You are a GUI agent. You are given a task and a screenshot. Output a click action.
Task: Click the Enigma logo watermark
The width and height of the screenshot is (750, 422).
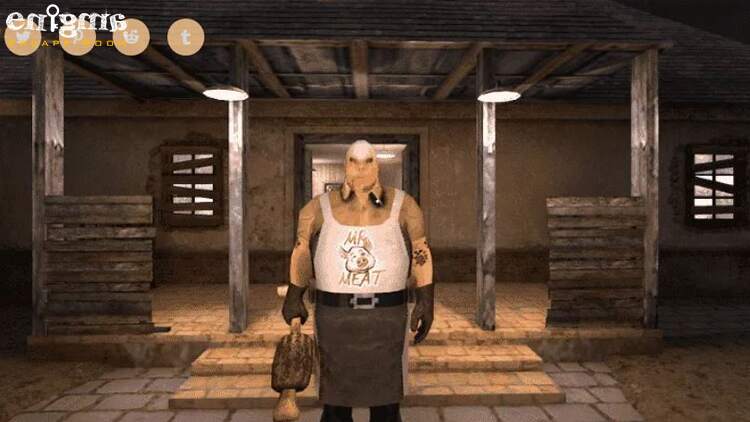pyautogui.click(x=64, y=19)
